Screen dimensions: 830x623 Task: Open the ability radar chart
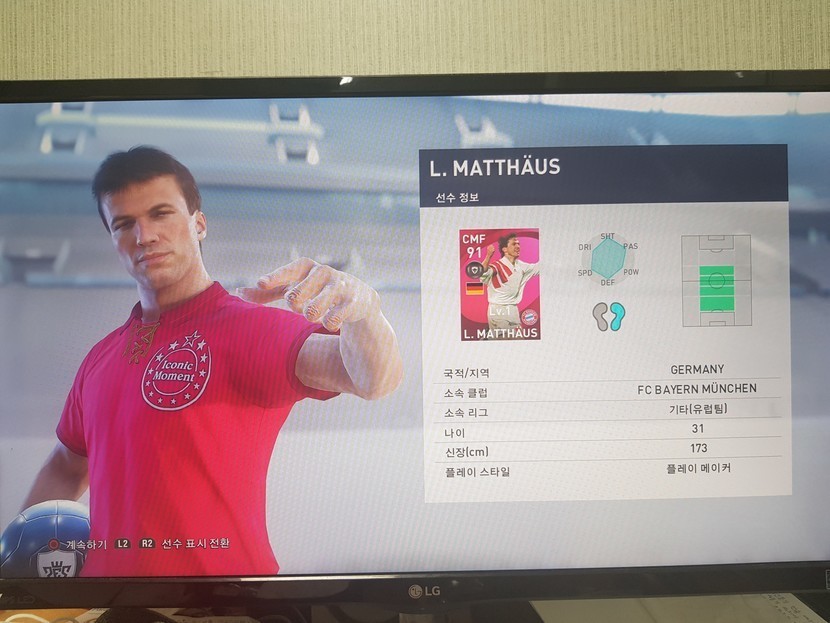[x=607, y=258]
